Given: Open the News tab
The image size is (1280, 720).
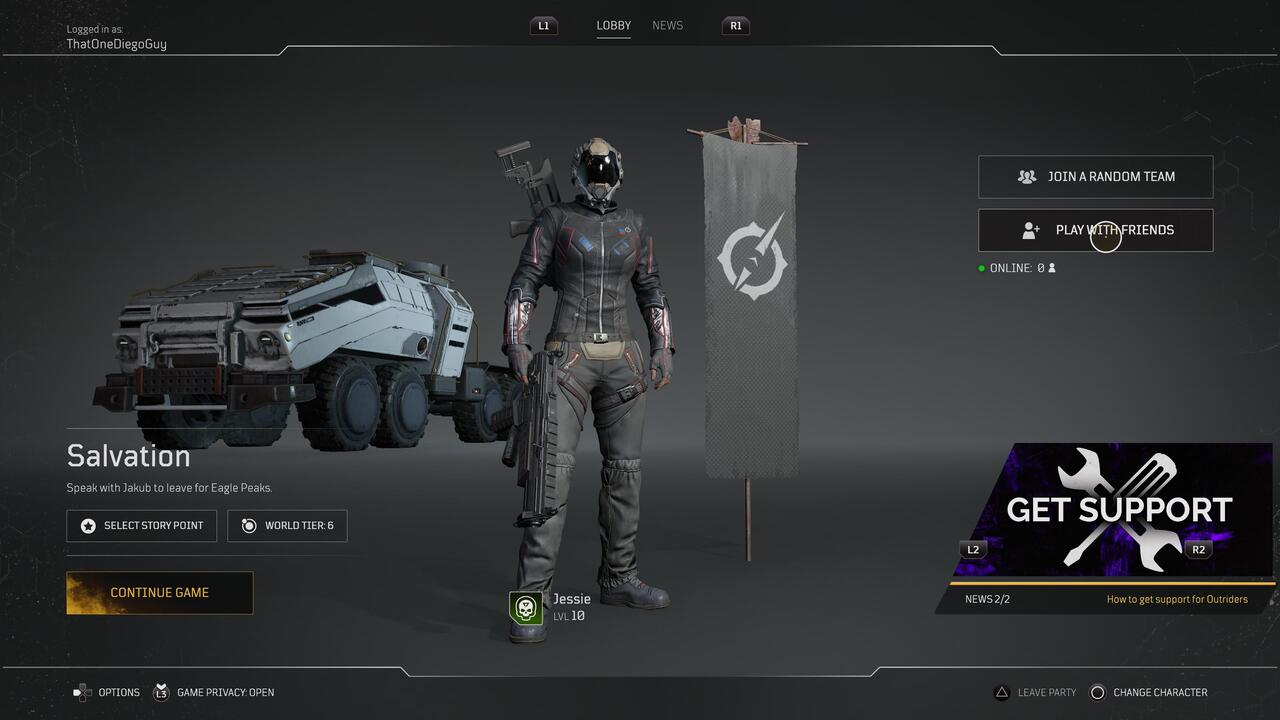Looking at the screenshot, I should pos(667,26).
